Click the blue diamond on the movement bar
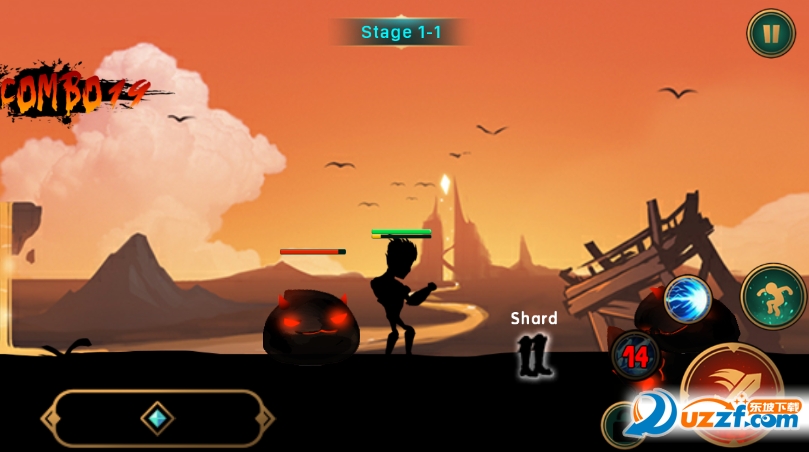Viewport: 809px width, 452px height. (157, 418)
